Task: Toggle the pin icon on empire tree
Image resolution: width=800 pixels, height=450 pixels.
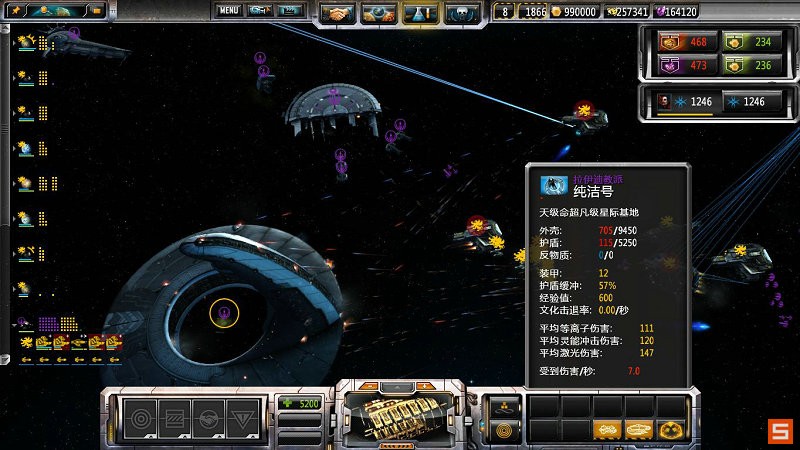Action: [14, 7]
